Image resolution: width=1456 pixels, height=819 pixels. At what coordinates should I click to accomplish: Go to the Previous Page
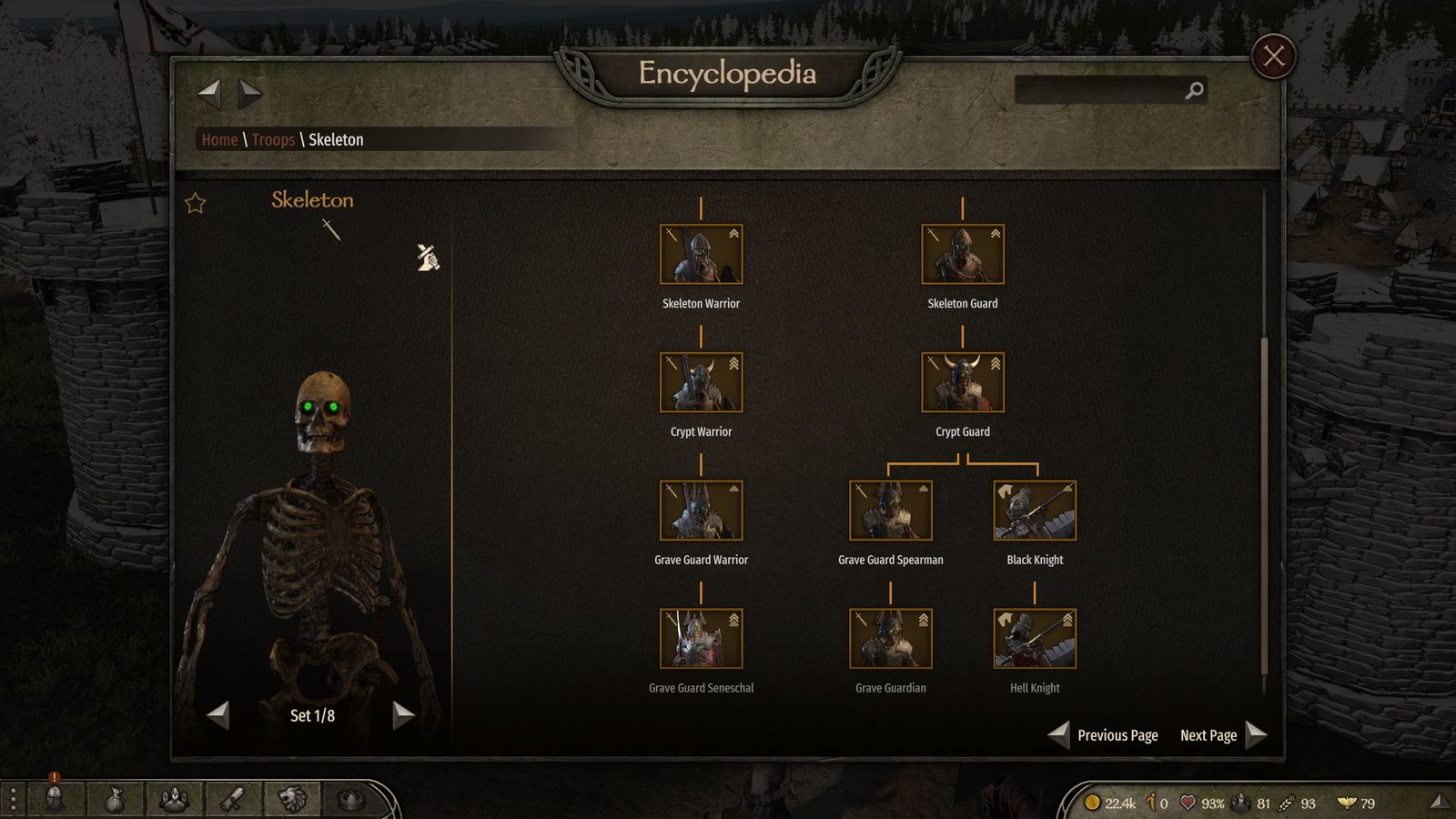tap(1106, 735)
